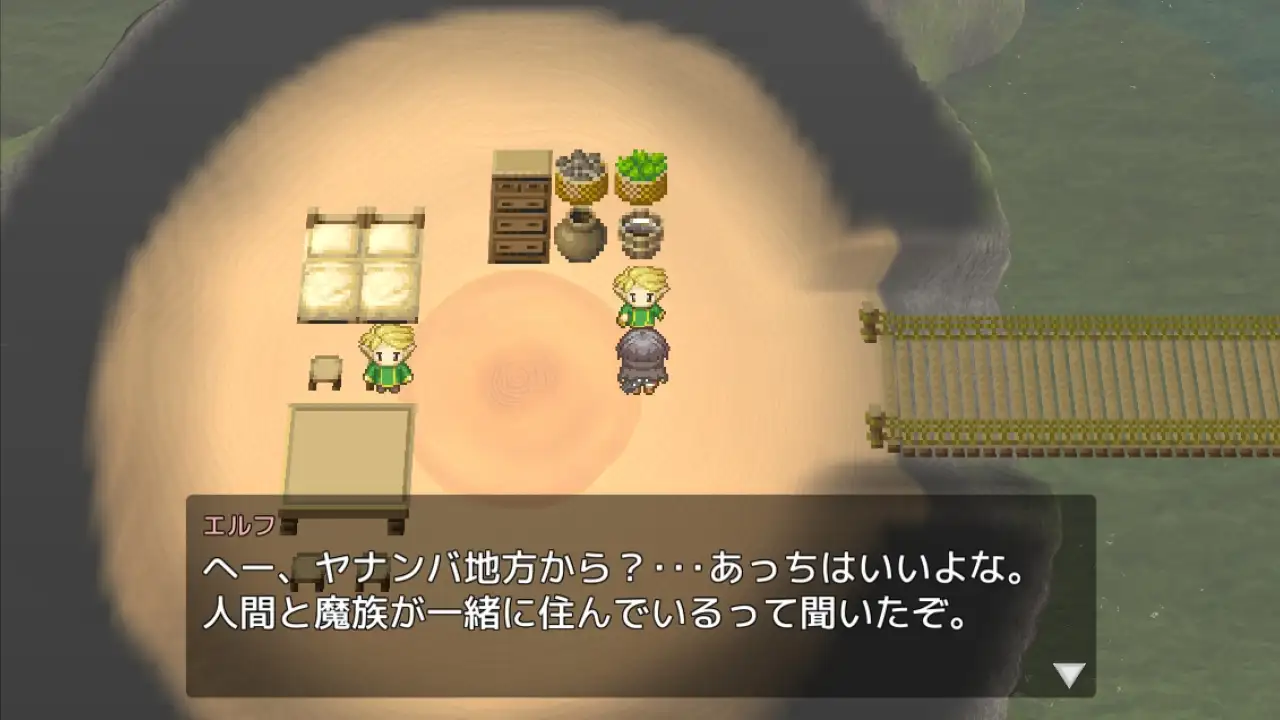Select the basket filled with green vegetables
This screenshot has width=1280, height=720.
coord(643,175)
